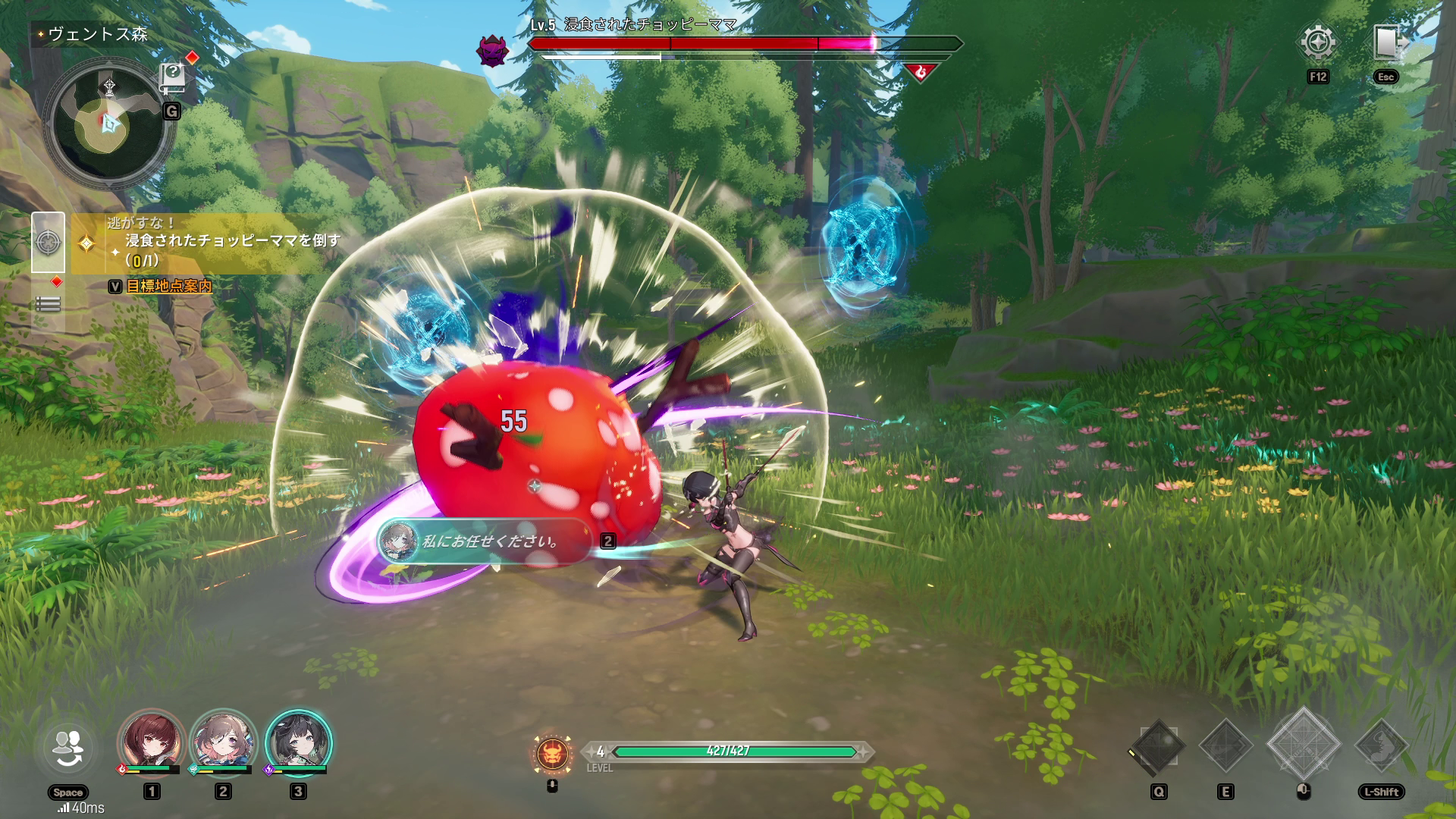
Task: Activate the dash skill above L-Shift
Action: (1382, 747)
